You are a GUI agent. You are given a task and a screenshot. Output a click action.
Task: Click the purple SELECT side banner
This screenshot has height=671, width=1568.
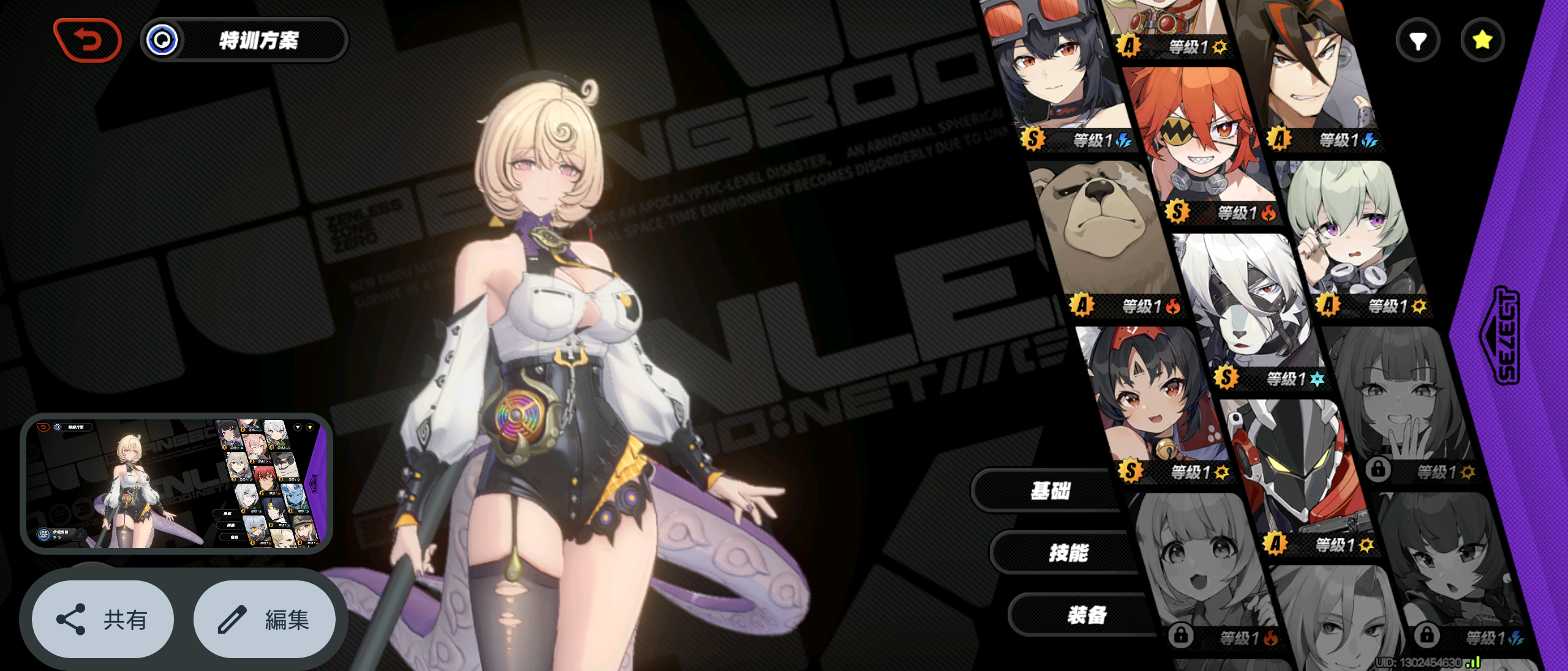click(1507, 335)
